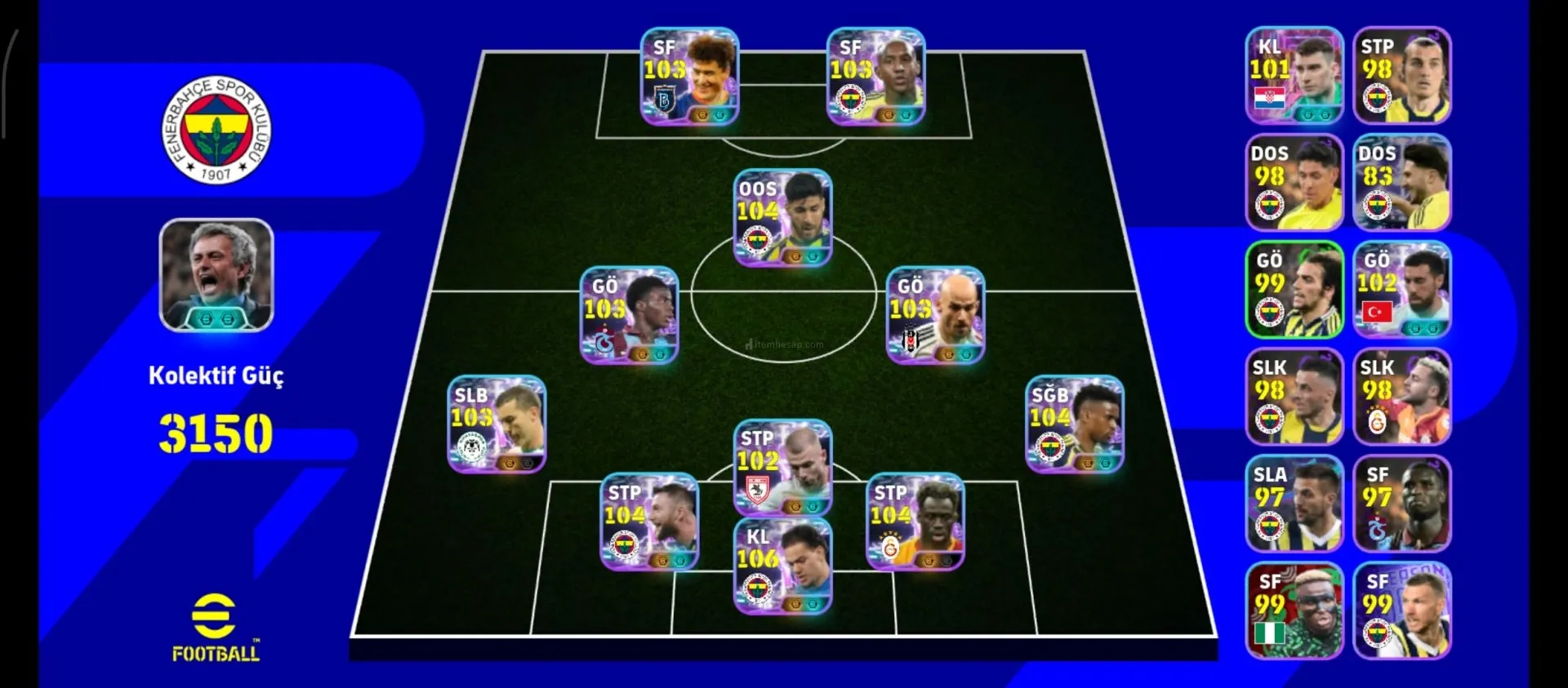This screenshot has height=688, width=1568.
Task: Pick the DOS 83 substitute card
Action: [1401, 182]
